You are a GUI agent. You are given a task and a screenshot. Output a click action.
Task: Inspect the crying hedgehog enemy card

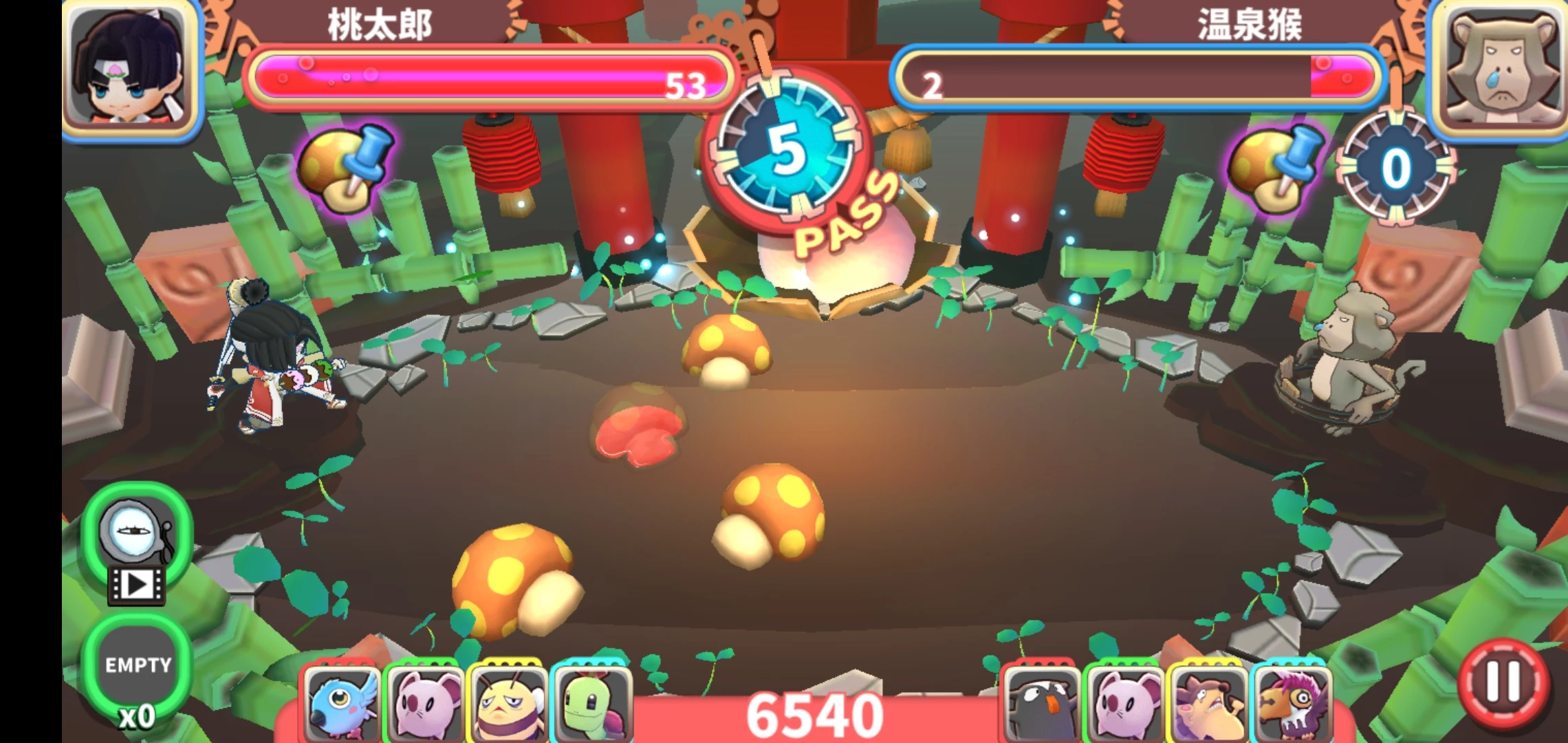[x=1208, y=703]
